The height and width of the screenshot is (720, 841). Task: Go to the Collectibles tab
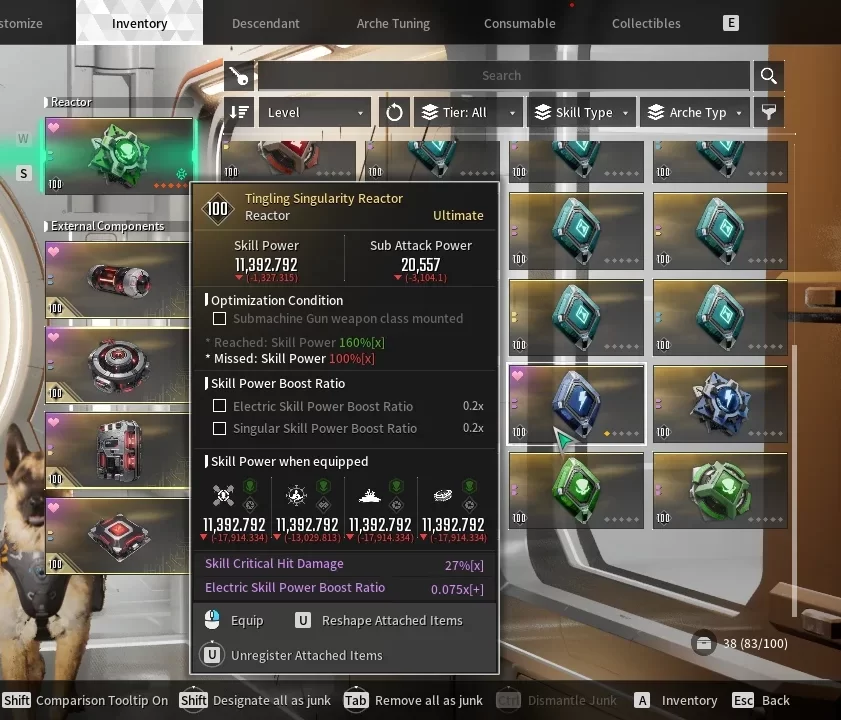(646, 23)
